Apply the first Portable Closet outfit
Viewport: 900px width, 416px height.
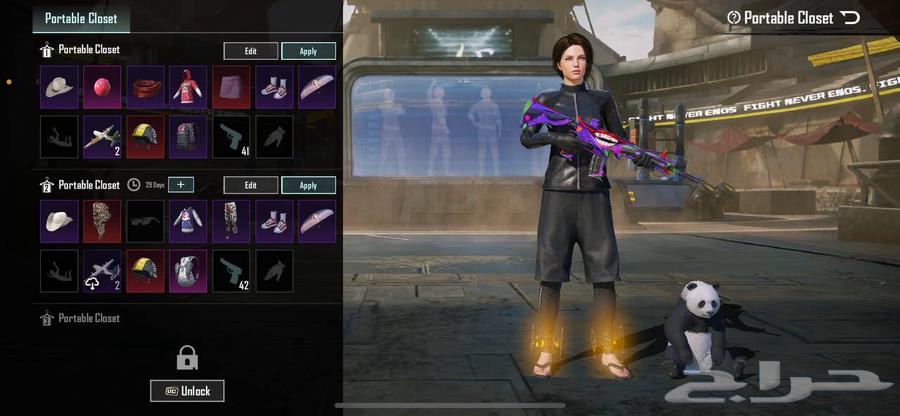[308, 51]
